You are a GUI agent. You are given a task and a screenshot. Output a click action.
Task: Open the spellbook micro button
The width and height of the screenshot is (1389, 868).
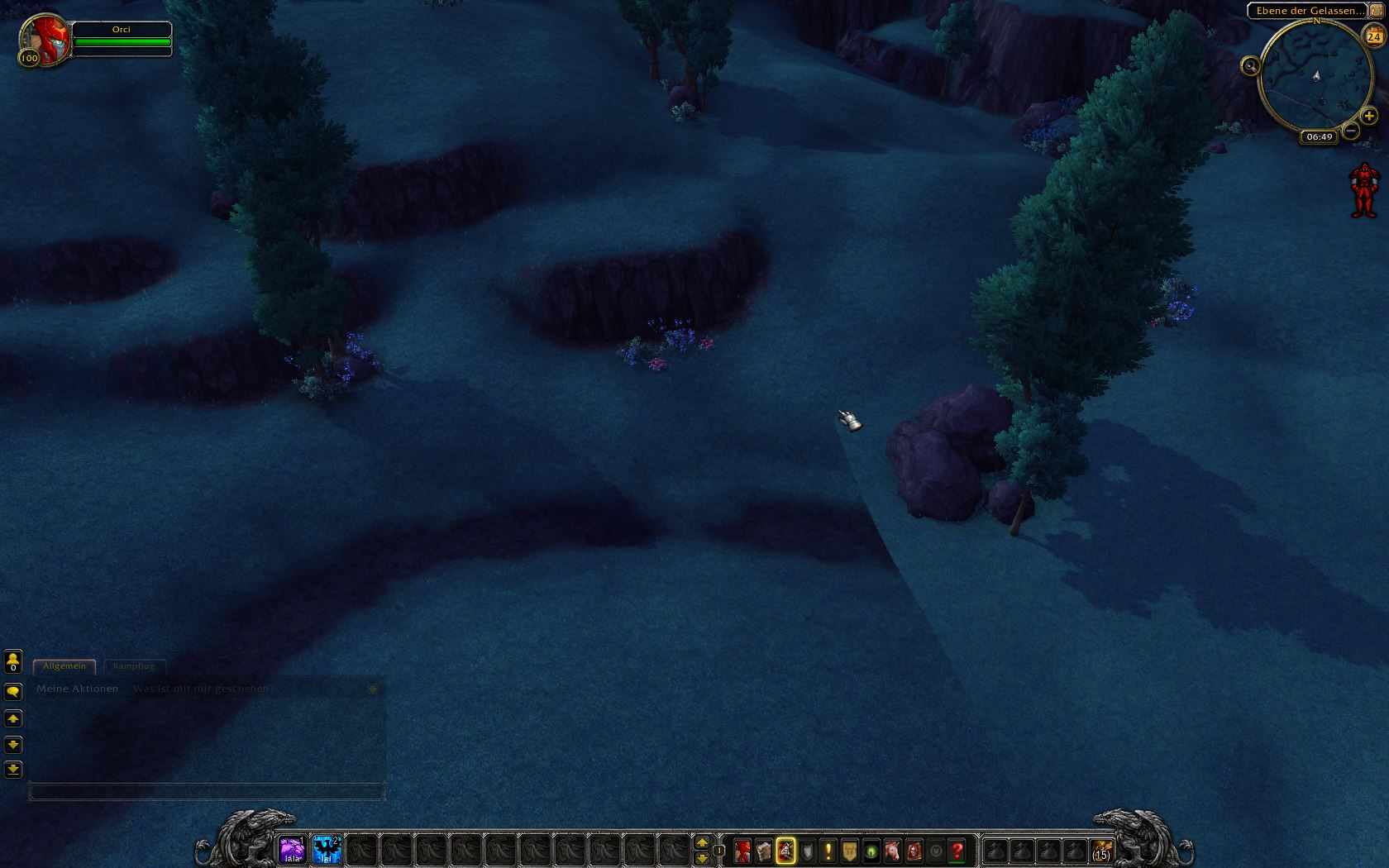pyautogui.click(x=764, y=850)
